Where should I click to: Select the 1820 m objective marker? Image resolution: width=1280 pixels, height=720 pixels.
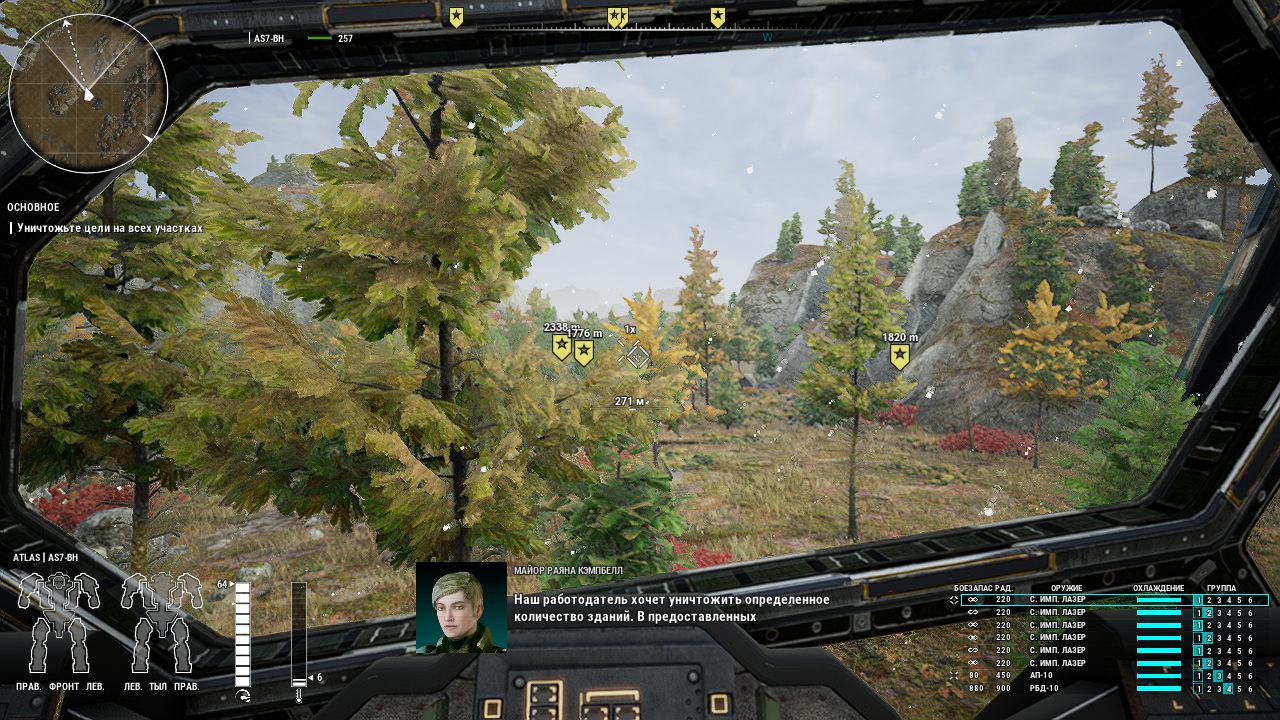[900, 357]
